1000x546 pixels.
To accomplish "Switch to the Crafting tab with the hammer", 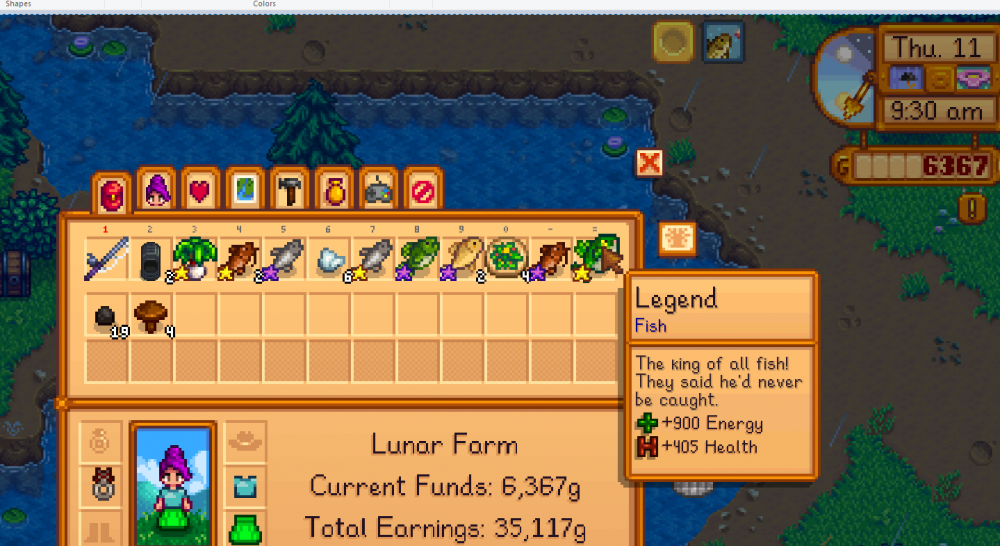I will click(289, 190).
